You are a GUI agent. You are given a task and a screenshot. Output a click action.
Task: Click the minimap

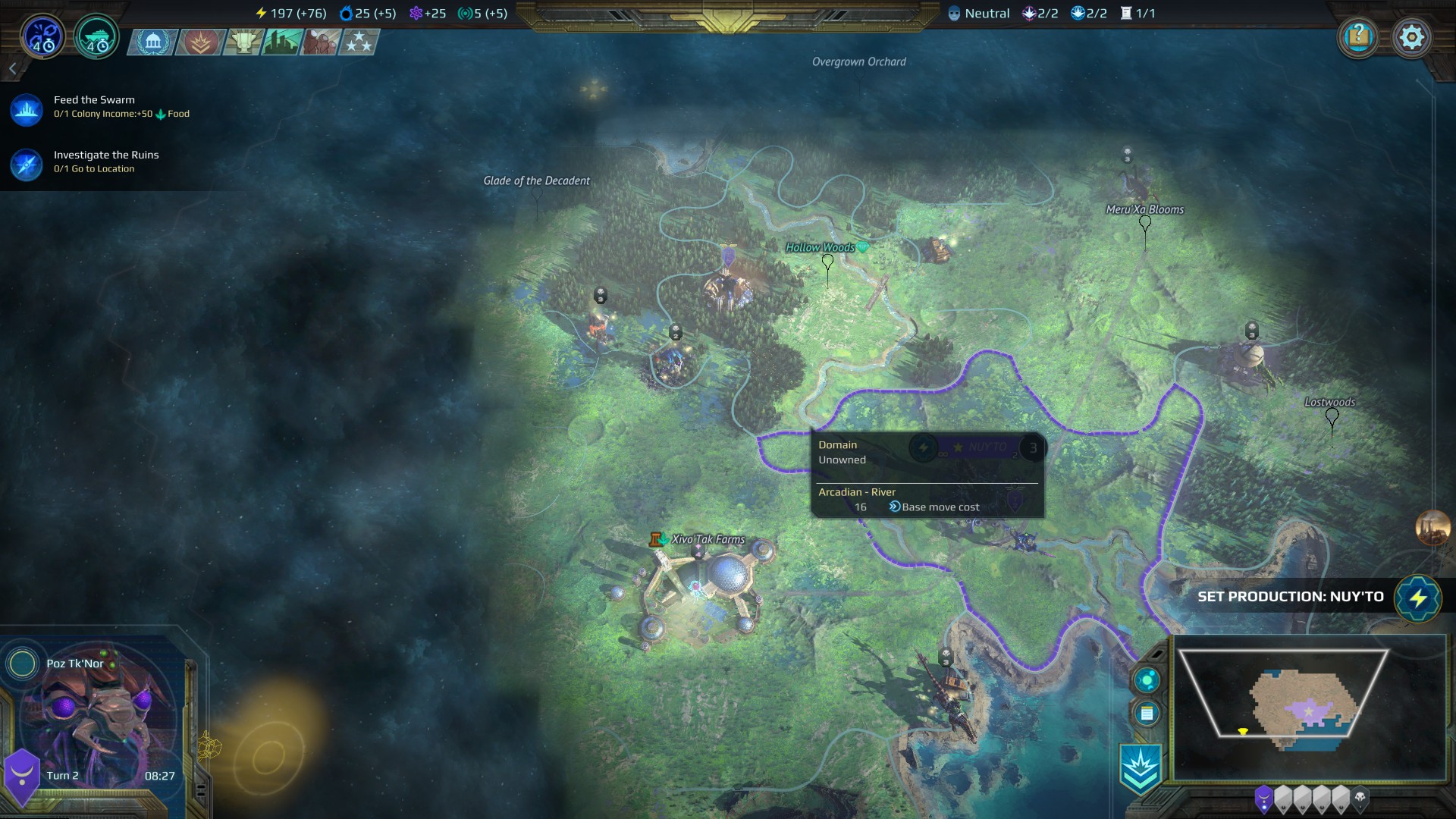pos(1308,707)
